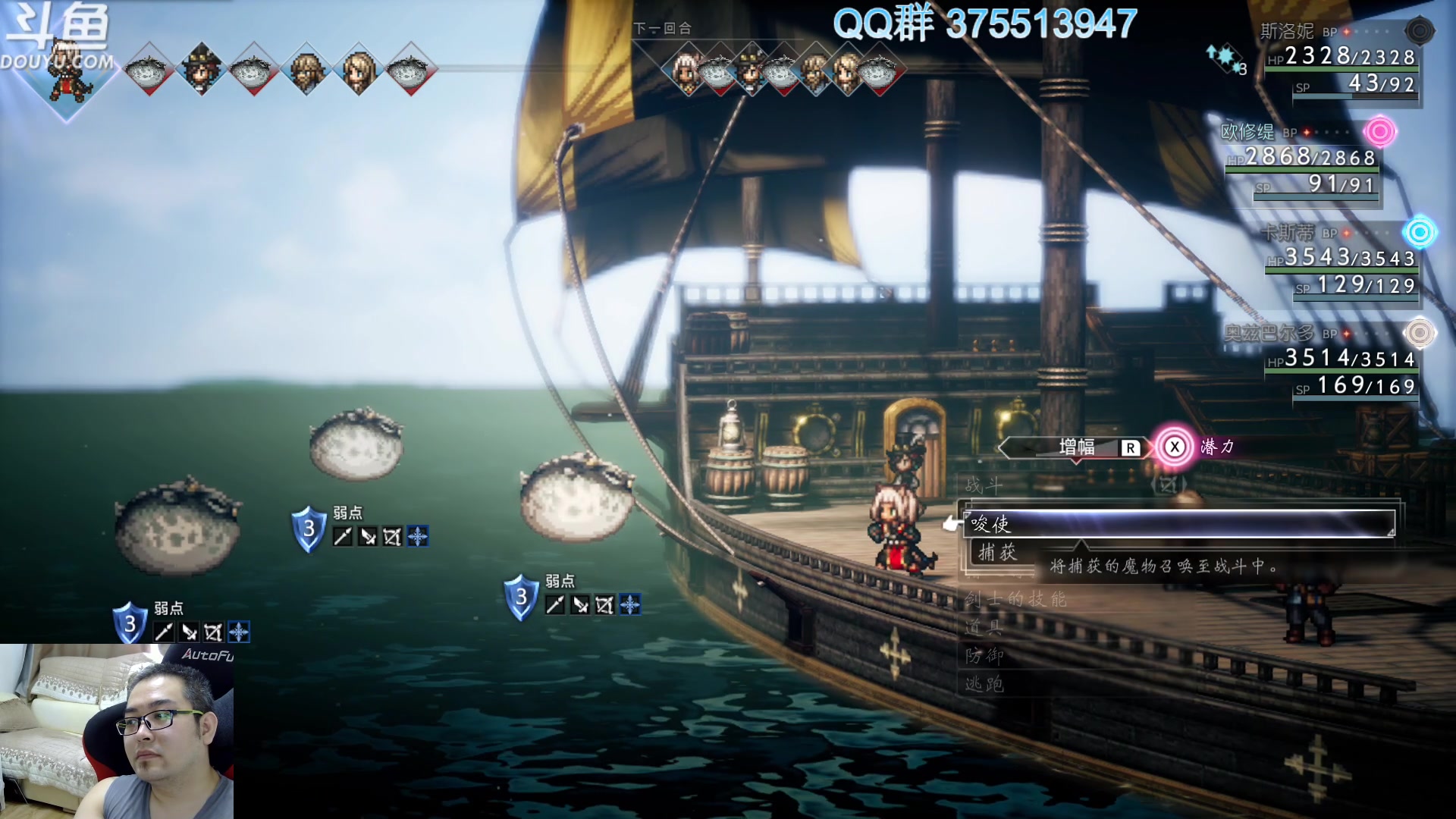
Task: Select 逃跑 to flee battle
Action: 984,684
